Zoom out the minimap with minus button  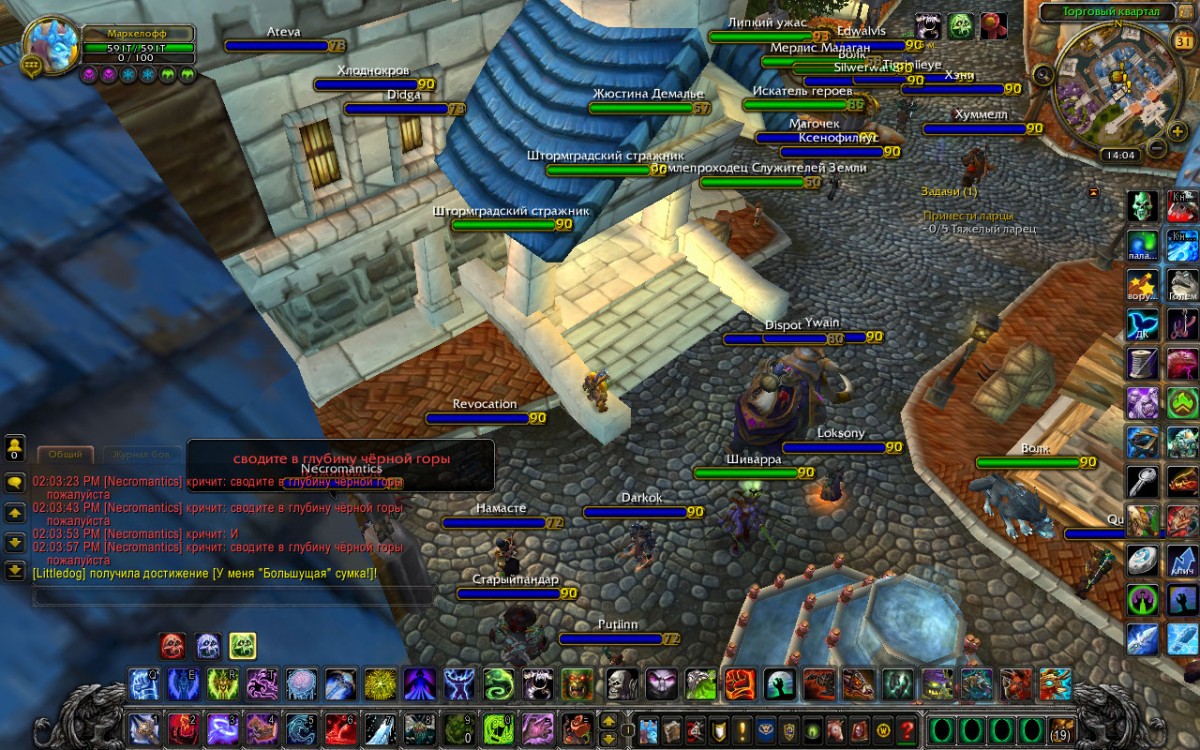(x=1155, y=148)
